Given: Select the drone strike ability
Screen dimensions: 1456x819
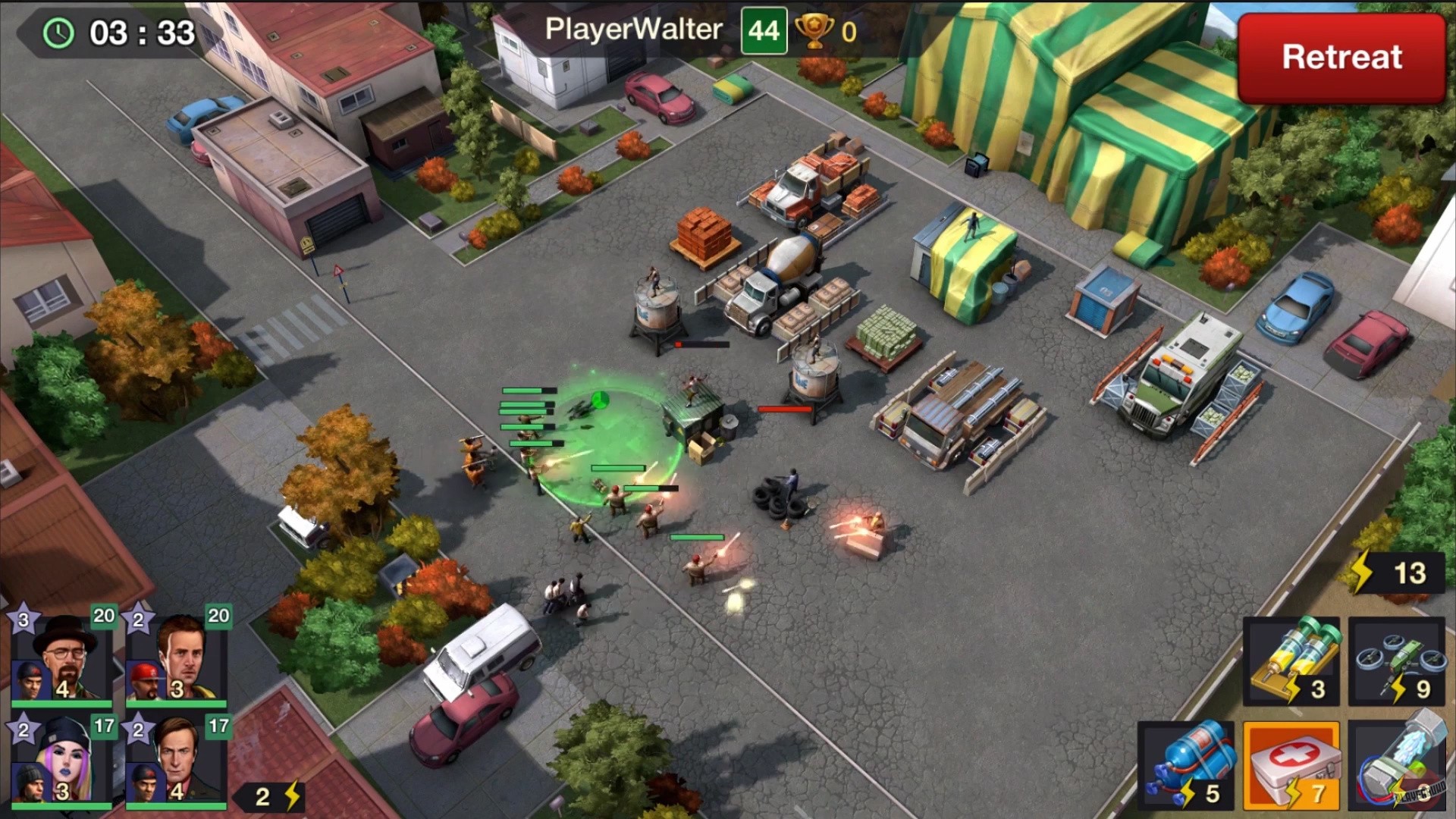Looking at the screenshot, I should [x=1395, y=660].
